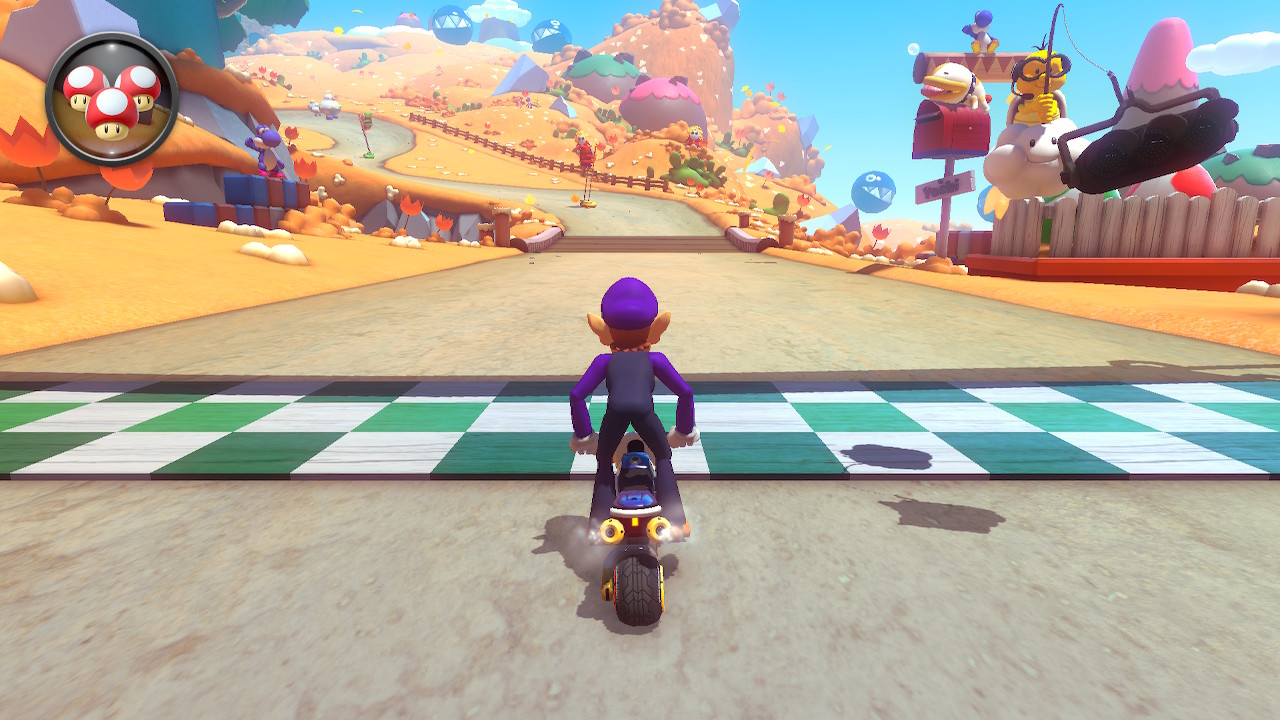Image resolution: width=1280 pixels, height=720 pixels.
Task: Use the triple mushroom item slot
Action: pos(111,99)
